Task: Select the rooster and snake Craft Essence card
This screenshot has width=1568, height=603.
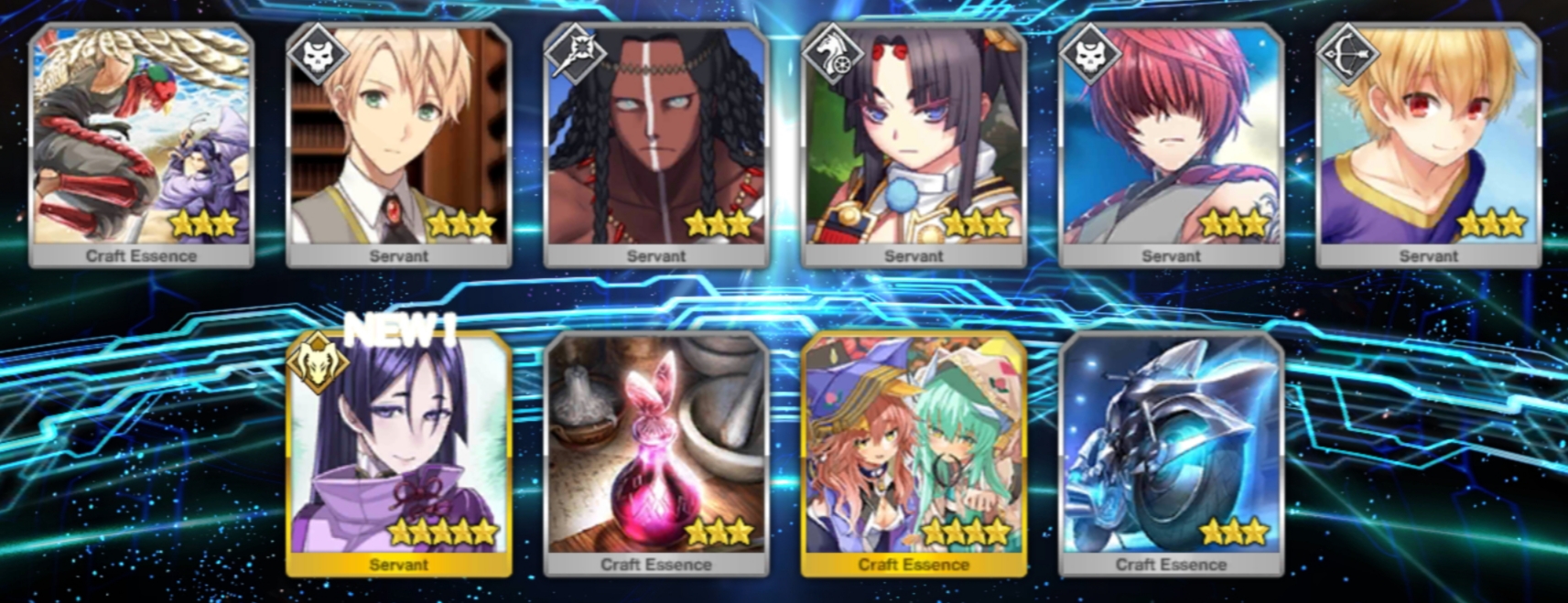Action: [141, 145]
